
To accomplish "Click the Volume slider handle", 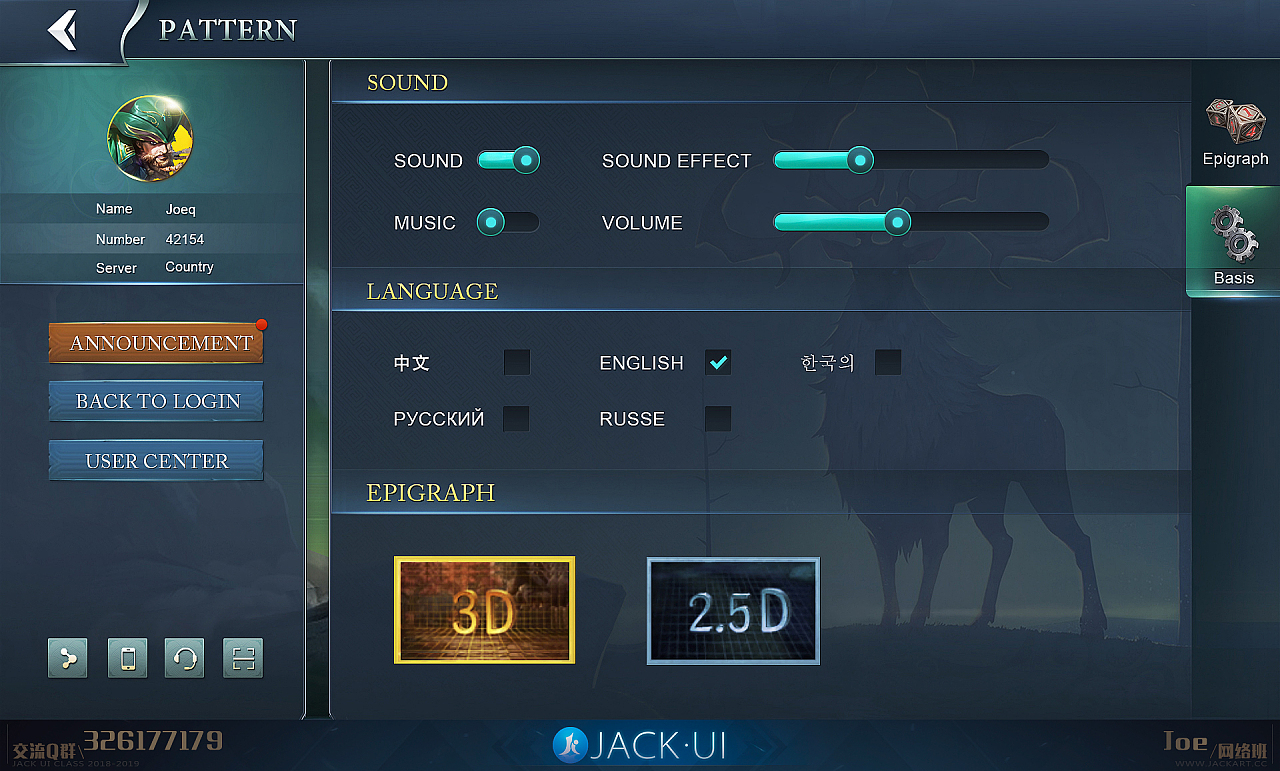I will tap(897, 222).
